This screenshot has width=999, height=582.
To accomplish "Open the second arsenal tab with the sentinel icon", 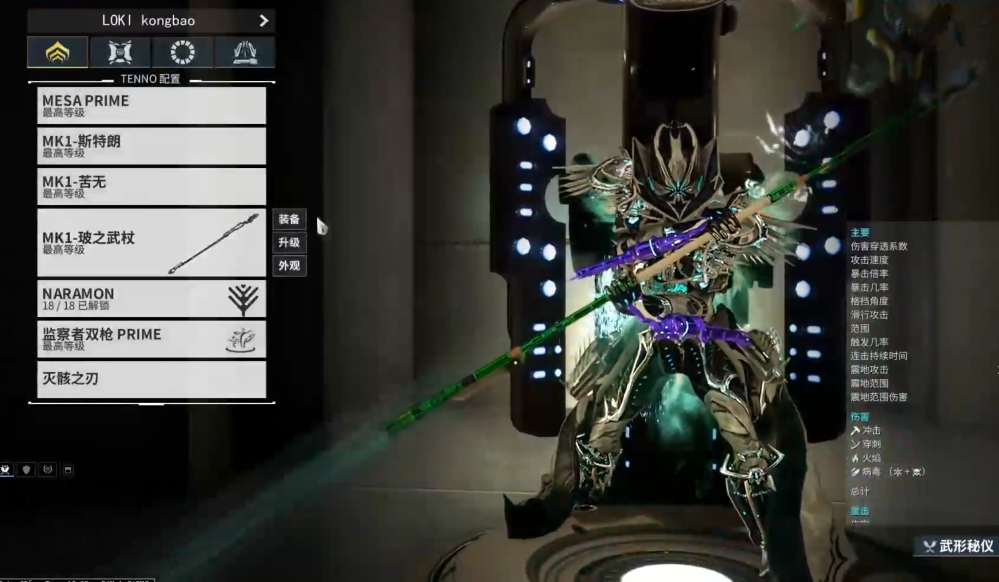I will click(x=120, y=53).
